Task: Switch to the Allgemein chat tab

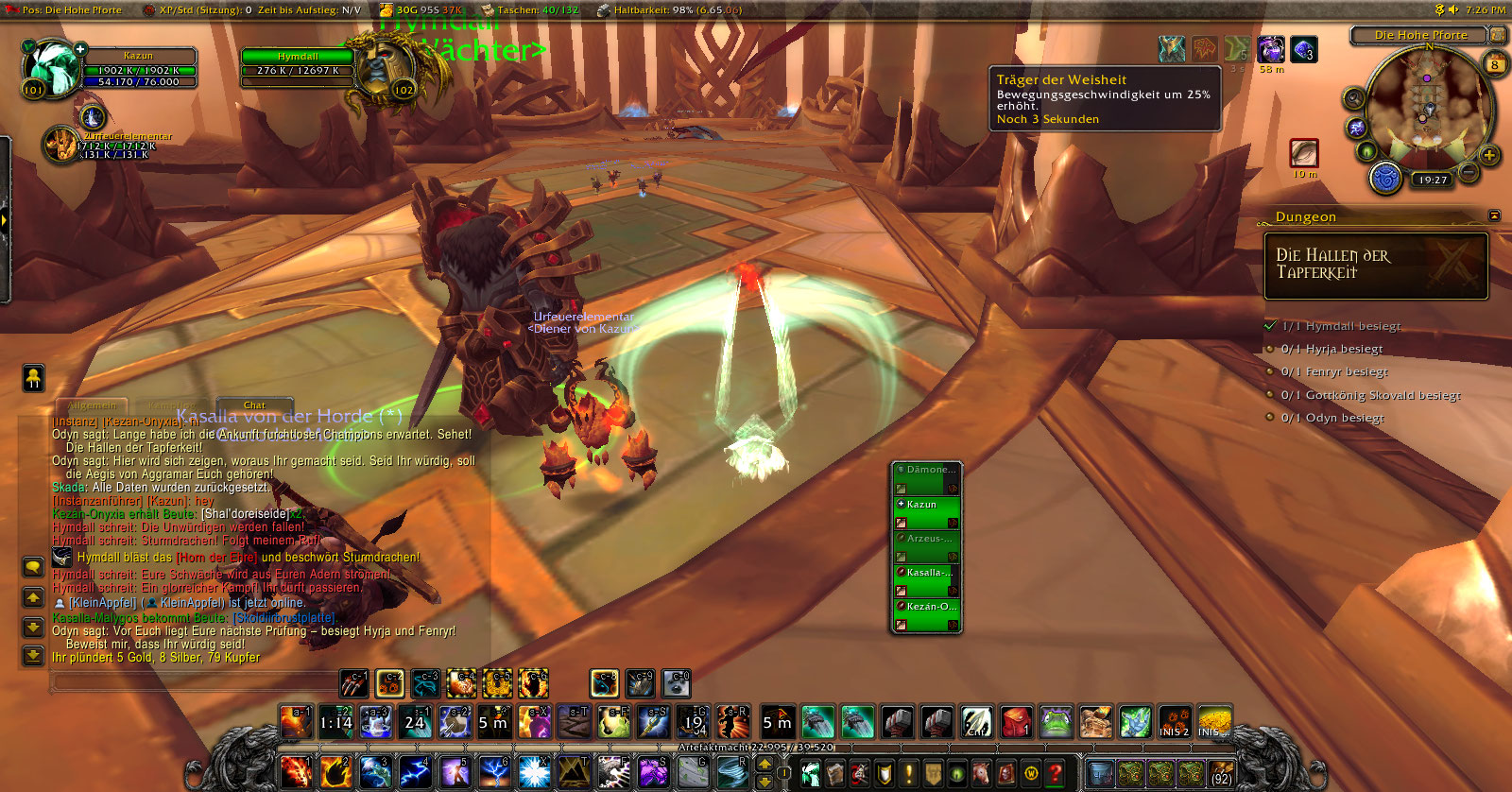Action: 93,405
